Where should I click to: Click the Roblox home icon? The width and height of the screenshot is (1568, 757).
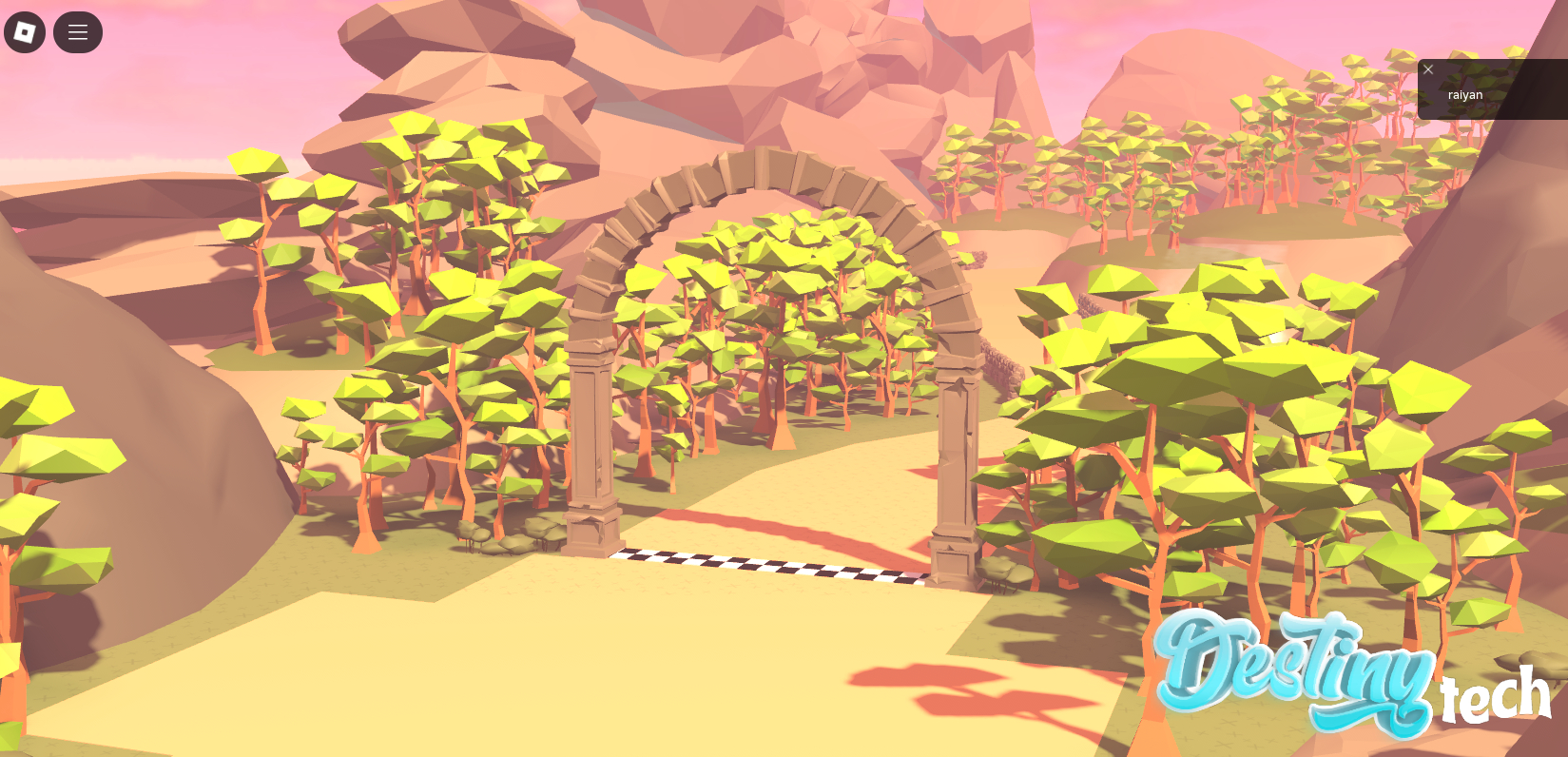[x=25, y=31]
